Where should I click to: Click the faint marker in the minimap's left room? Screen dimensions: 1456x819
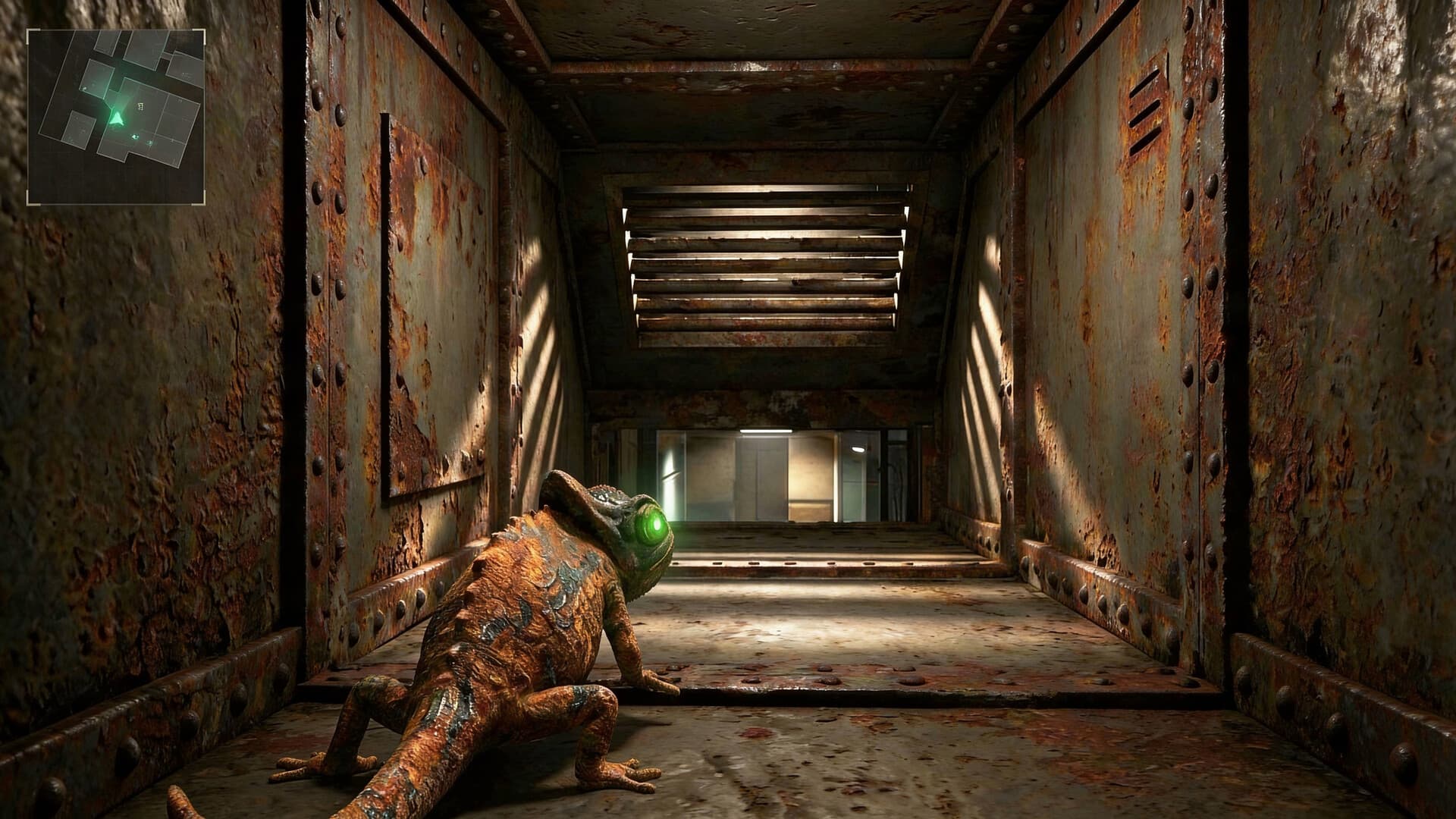pyautogui.click(x=84, y=89)
